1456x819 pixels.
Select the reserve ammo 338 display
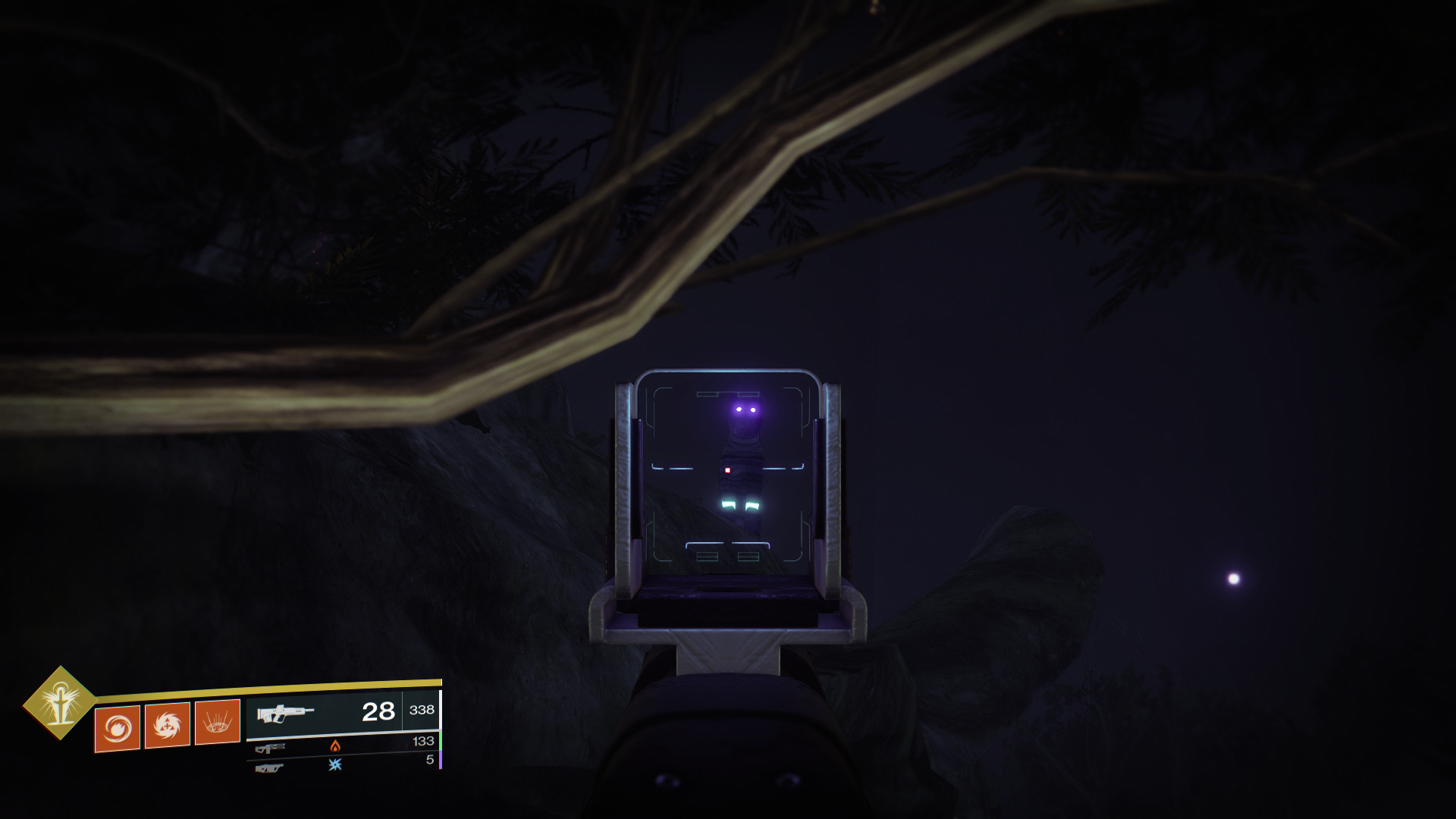[422, 710]
